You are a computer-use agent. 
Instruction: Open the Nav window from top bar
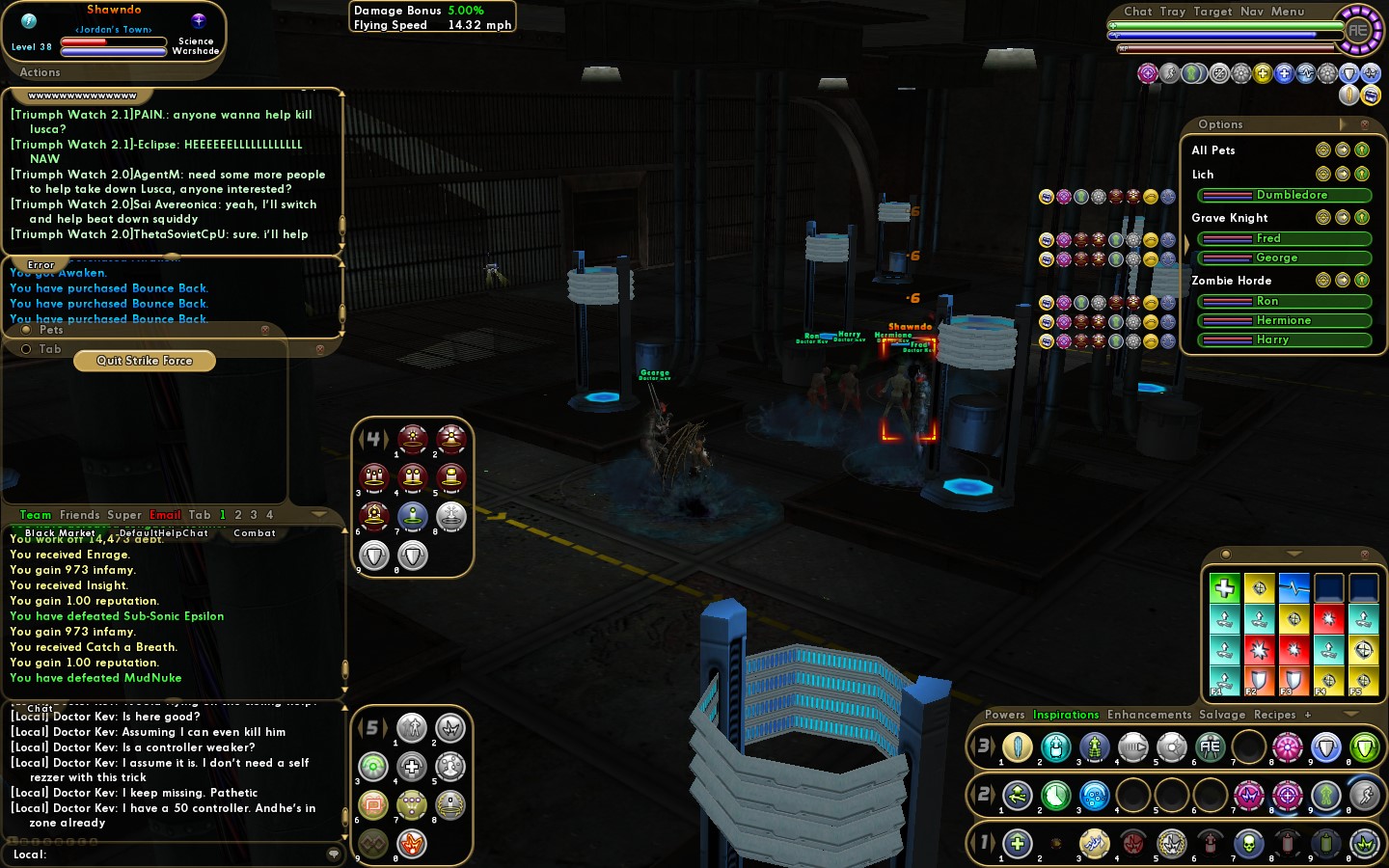coord(1251,12)
